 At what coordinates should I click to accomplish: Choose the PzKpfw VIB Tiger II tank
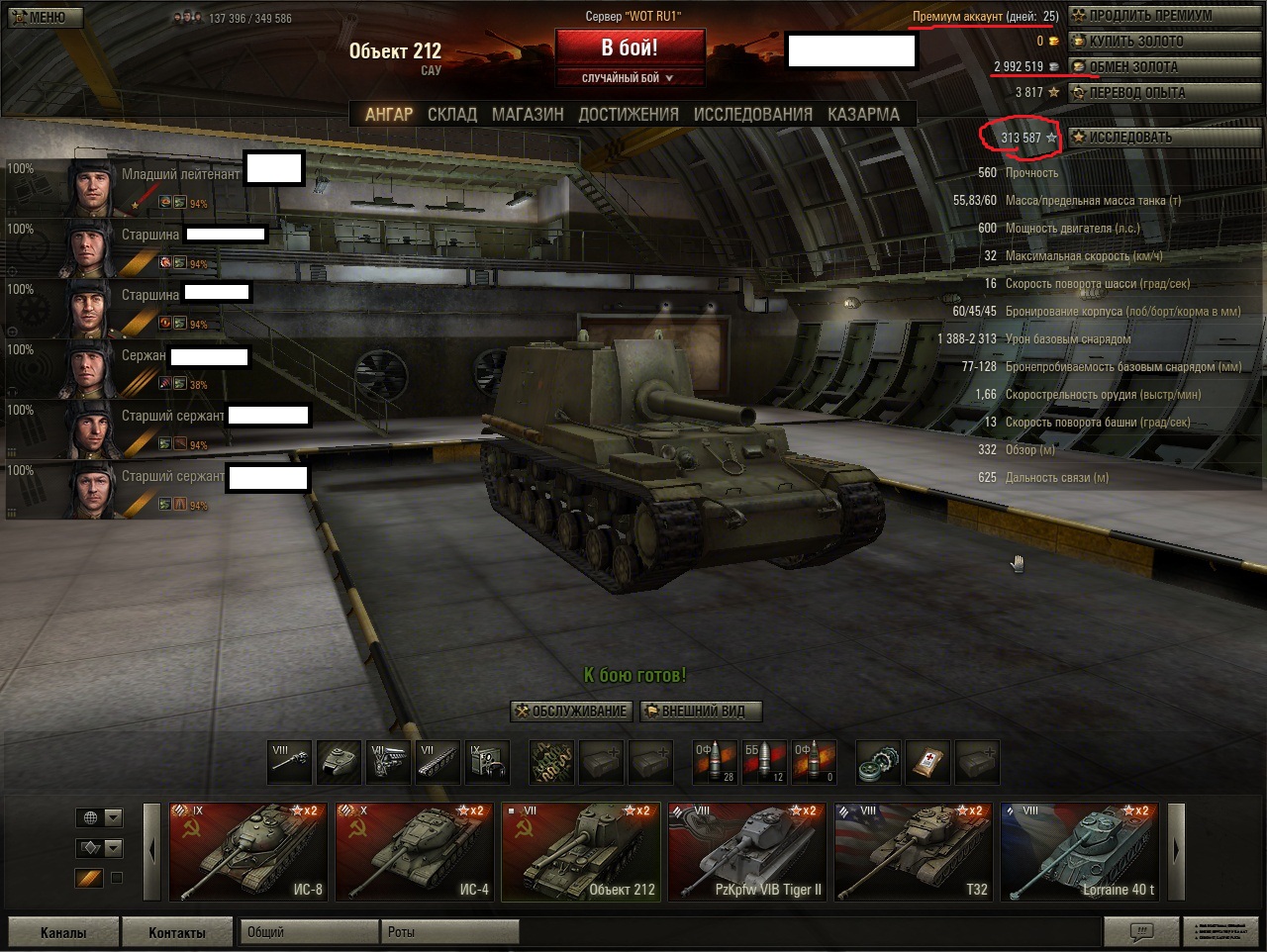[746, 851]
